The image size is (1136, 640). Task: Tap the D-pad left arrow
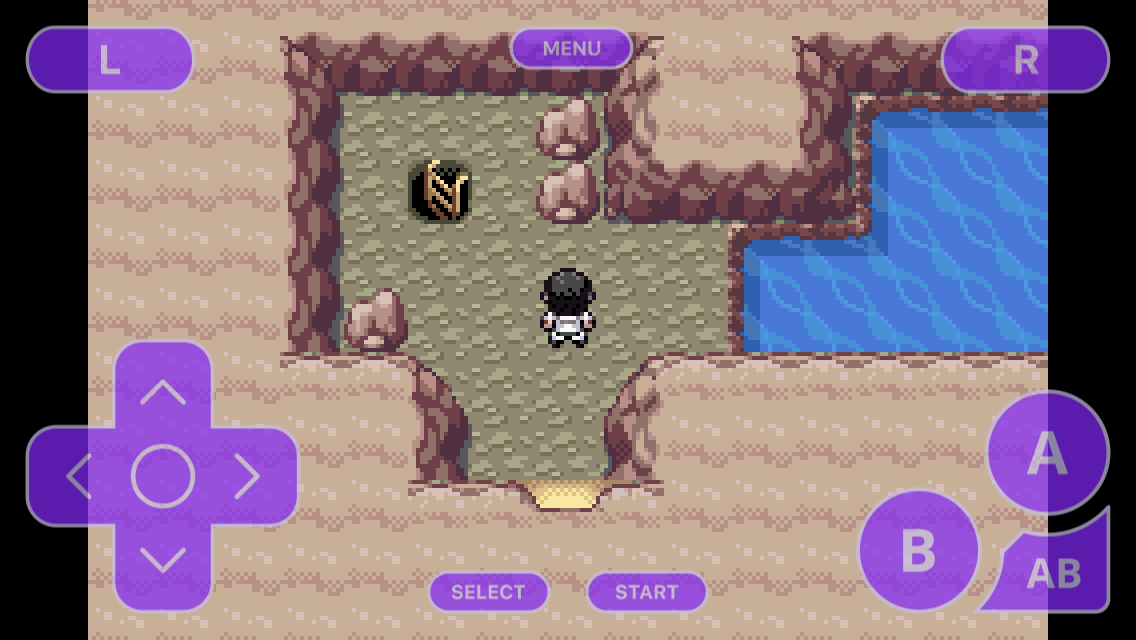[x=78, y=476]
